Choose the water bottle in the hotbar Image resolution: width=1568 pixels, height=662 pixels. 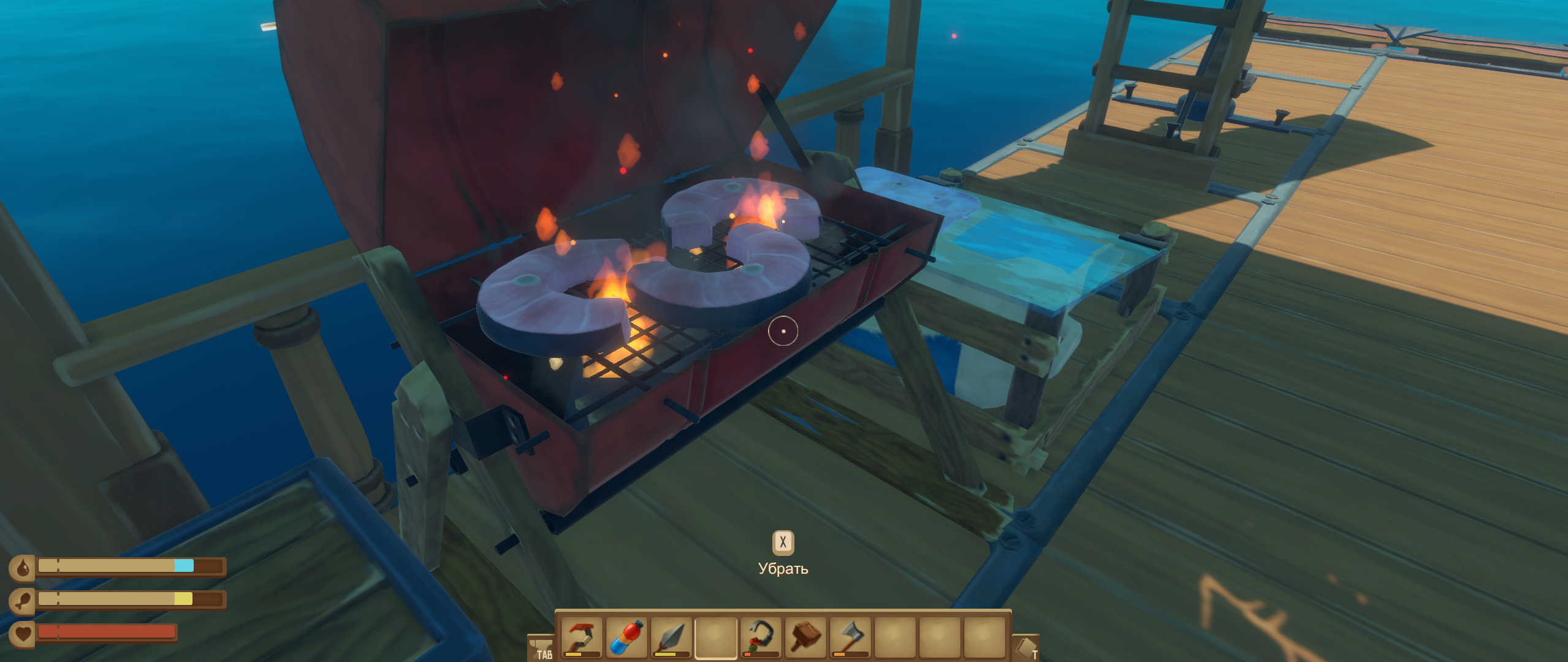(626, 637)
